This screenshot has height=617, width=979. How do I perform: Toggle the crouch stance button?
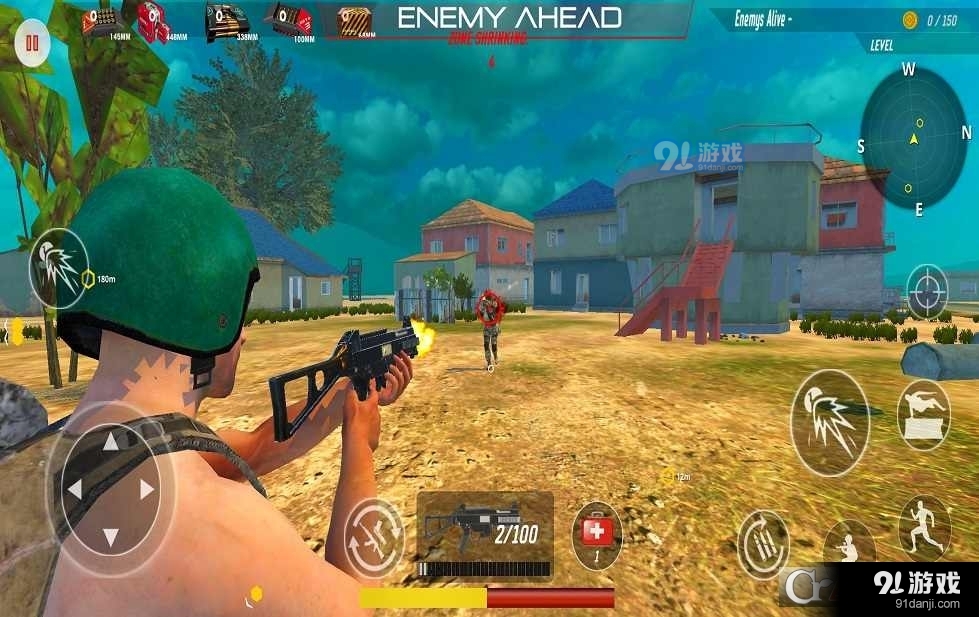click(x=849, y=547)
